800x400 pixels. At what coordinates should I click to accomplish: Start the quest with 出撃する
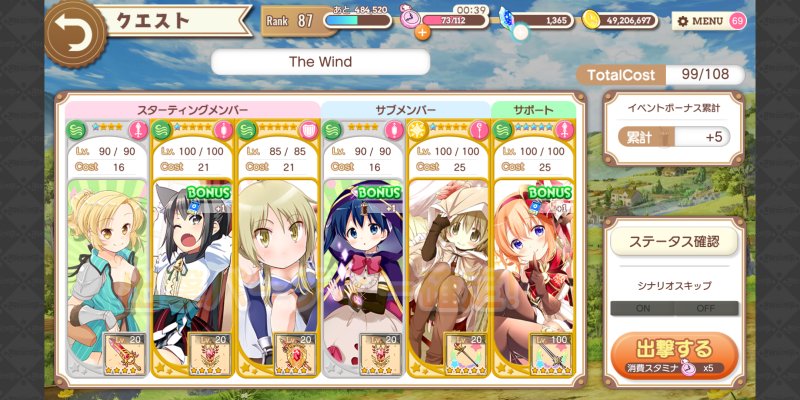(x=674, y=351)
